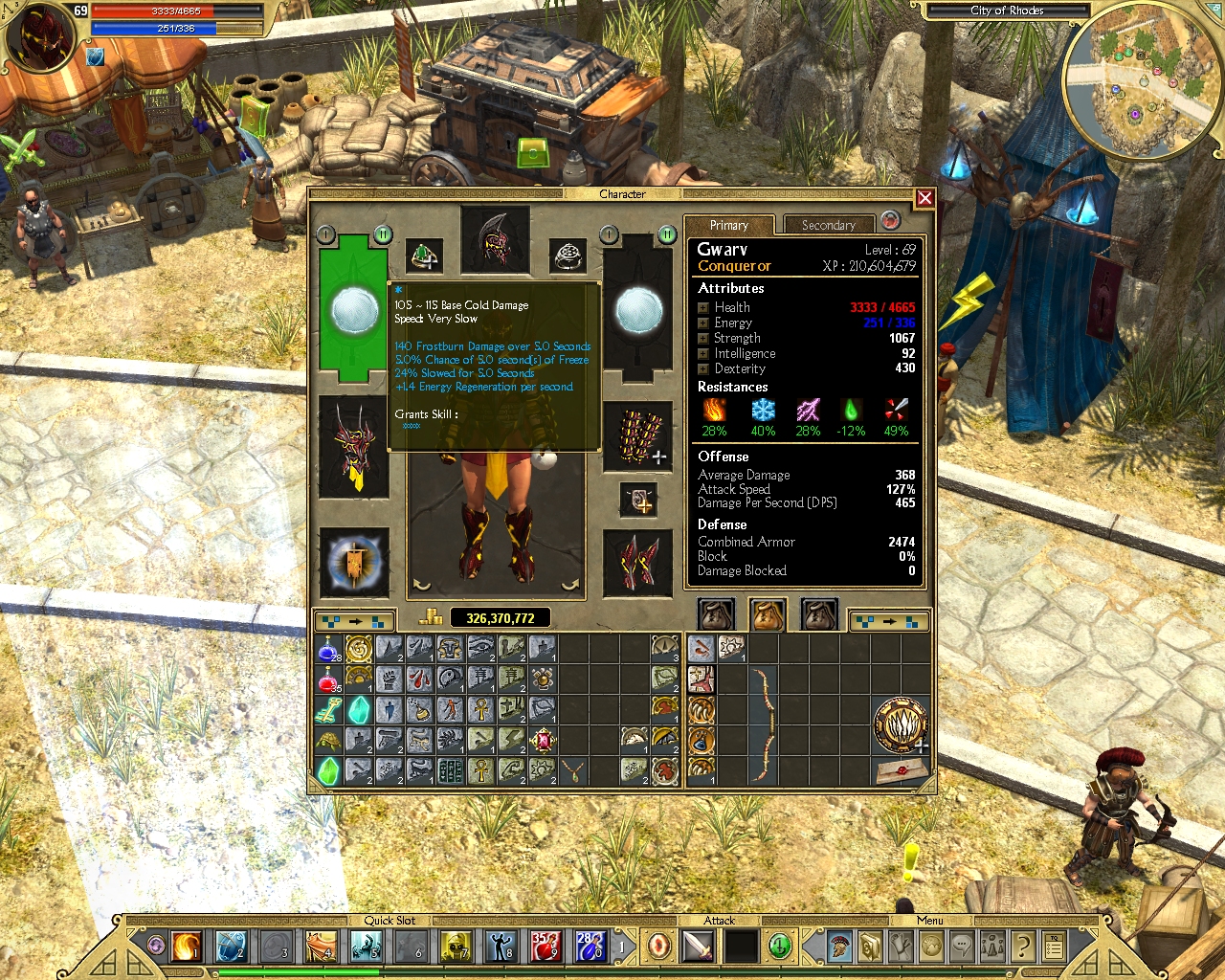1225x980 pixels.
Task: Open the skills book icon near Menu
Action: 870,946
